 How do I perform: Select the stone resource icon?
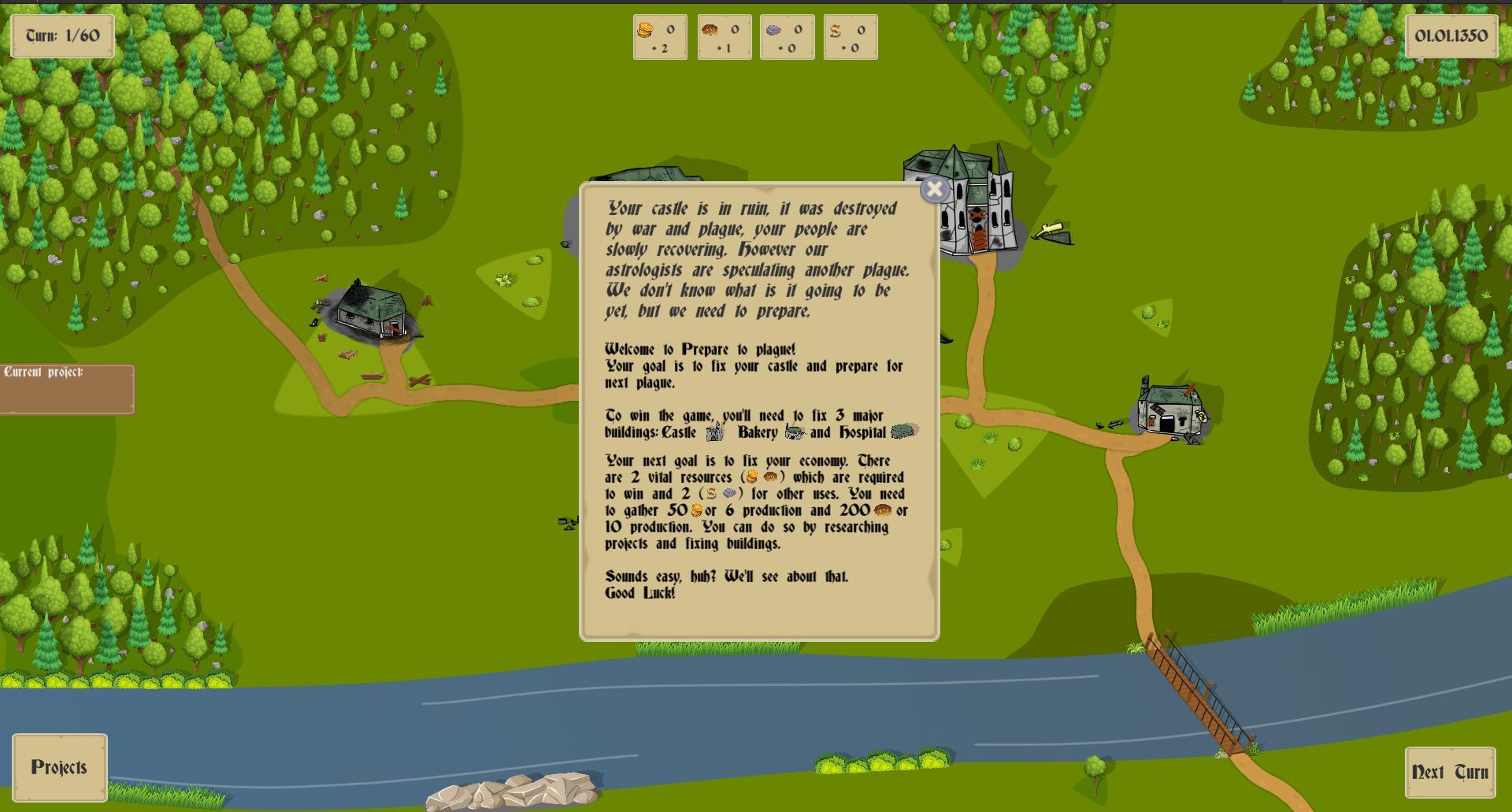tap(774, 32)
